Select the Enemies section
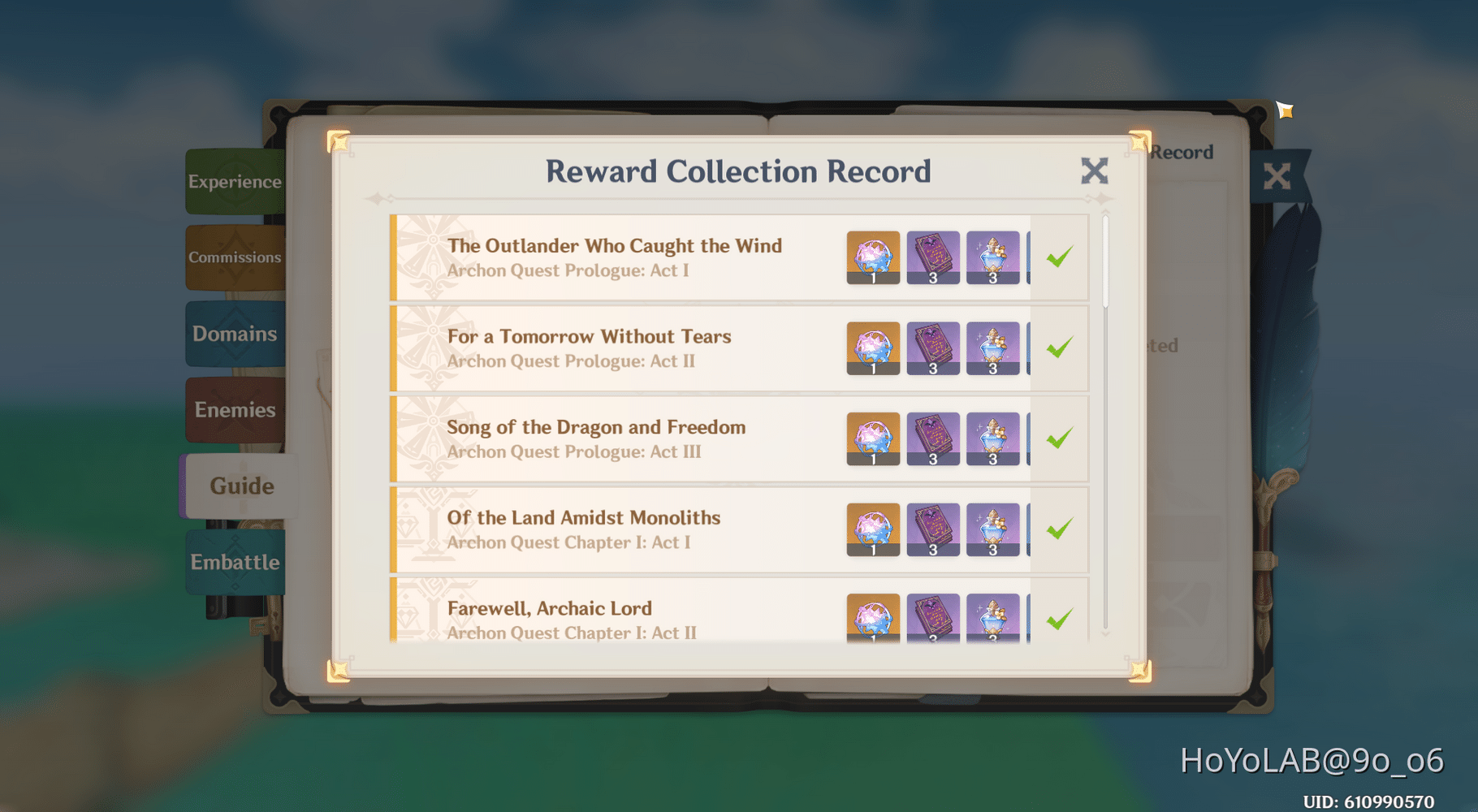This screenshot has height=812, width=1478. pyautogui.click(x=235, y=409)
